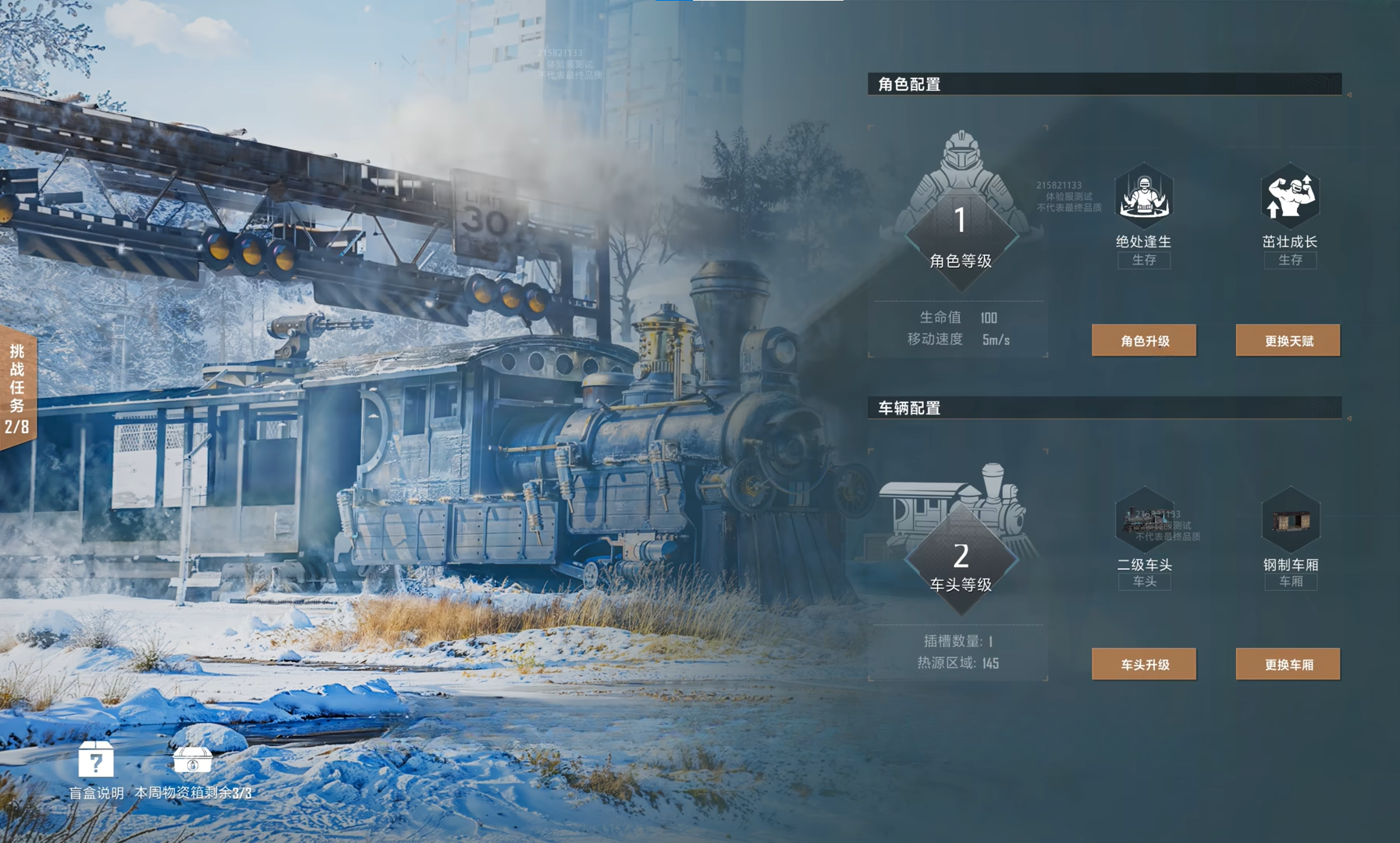This screenshot has width=1400, height=843.
Task: Open the 挑战任务 challenge tab
Action: (17, 388)
